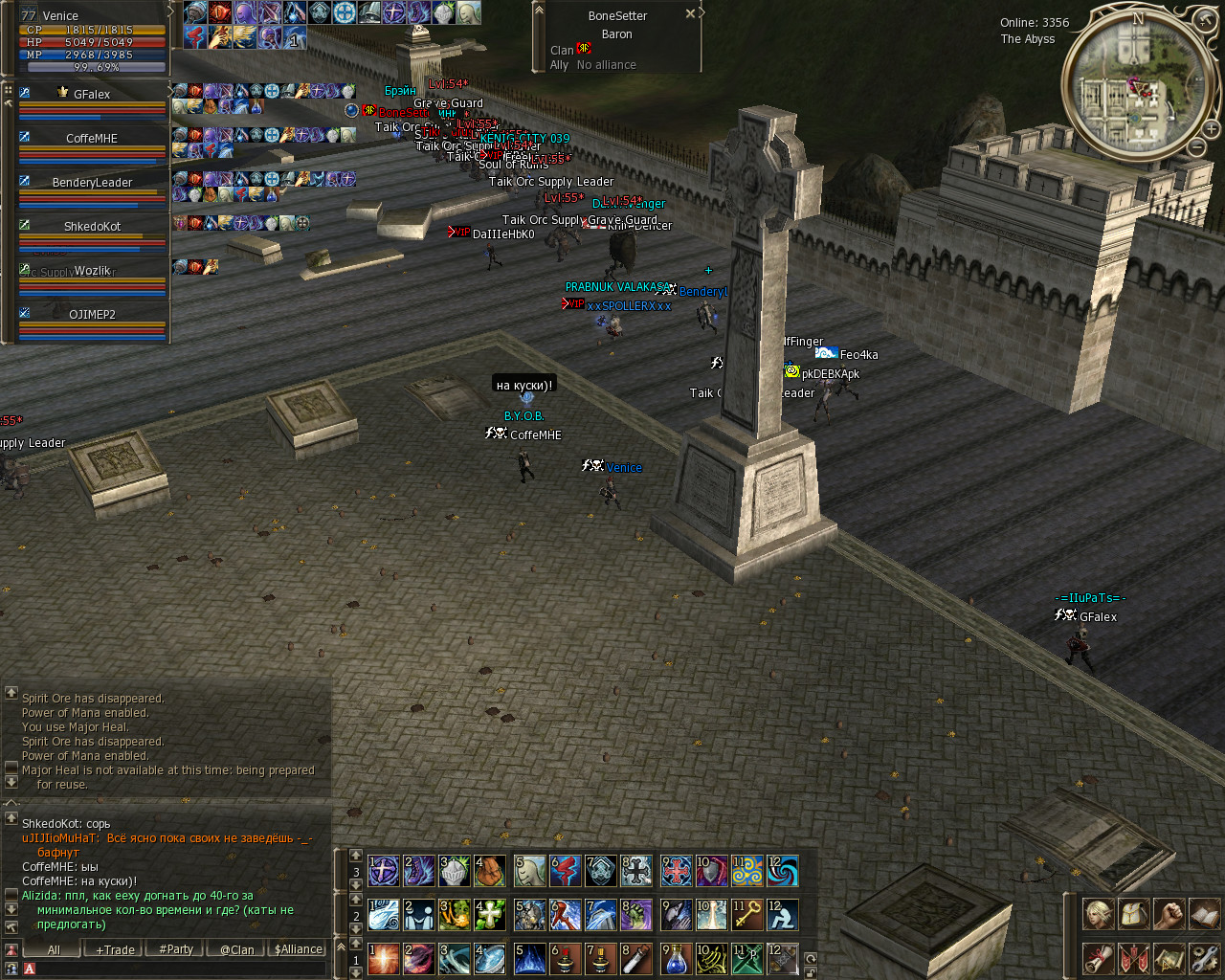Select party member CoffeMHE

click(91, 138)
